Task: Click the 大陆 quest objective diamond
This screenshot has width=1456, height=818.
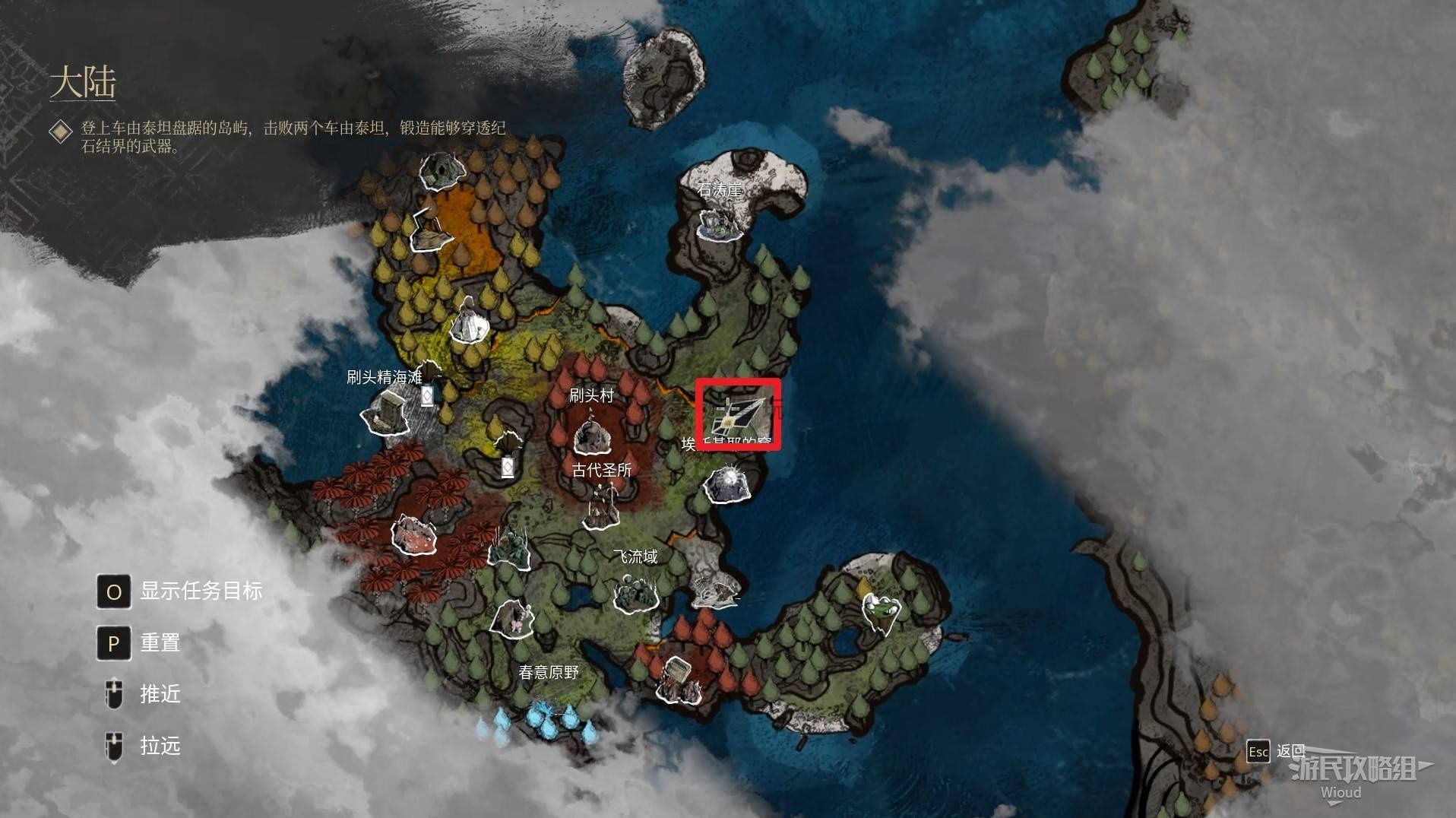Action: click(x=61, y=132)
